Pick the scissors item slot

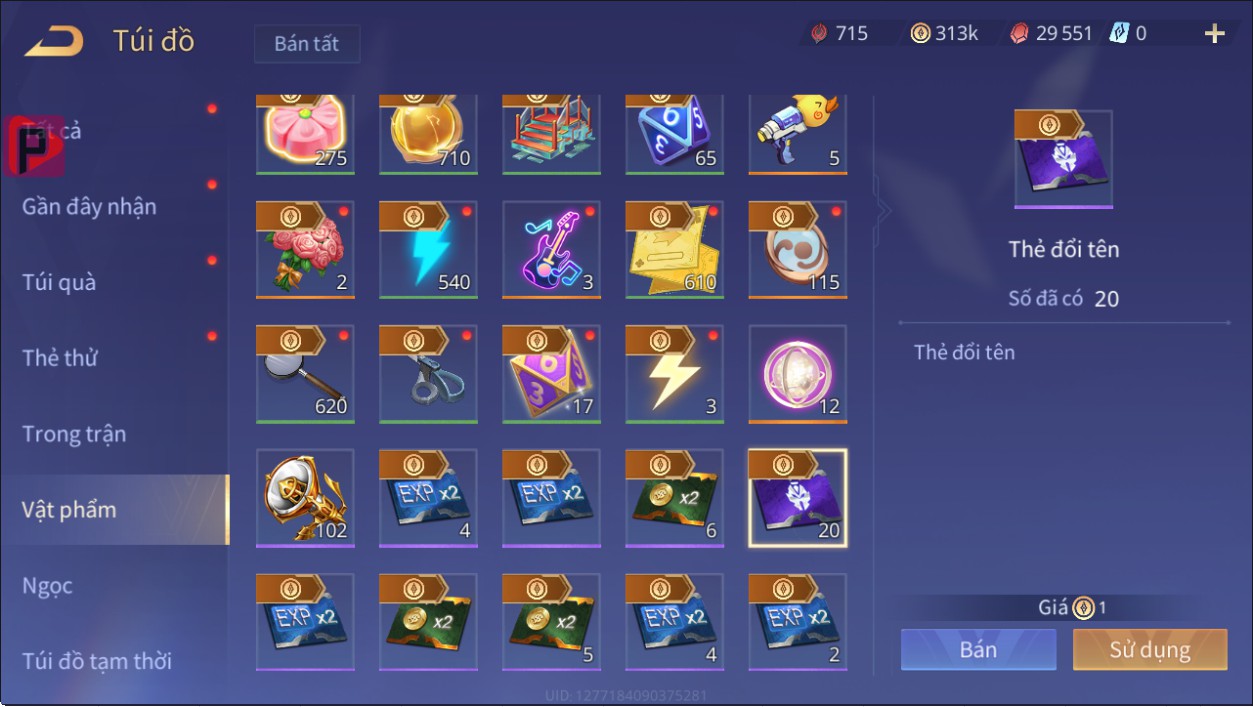point(428,374)
